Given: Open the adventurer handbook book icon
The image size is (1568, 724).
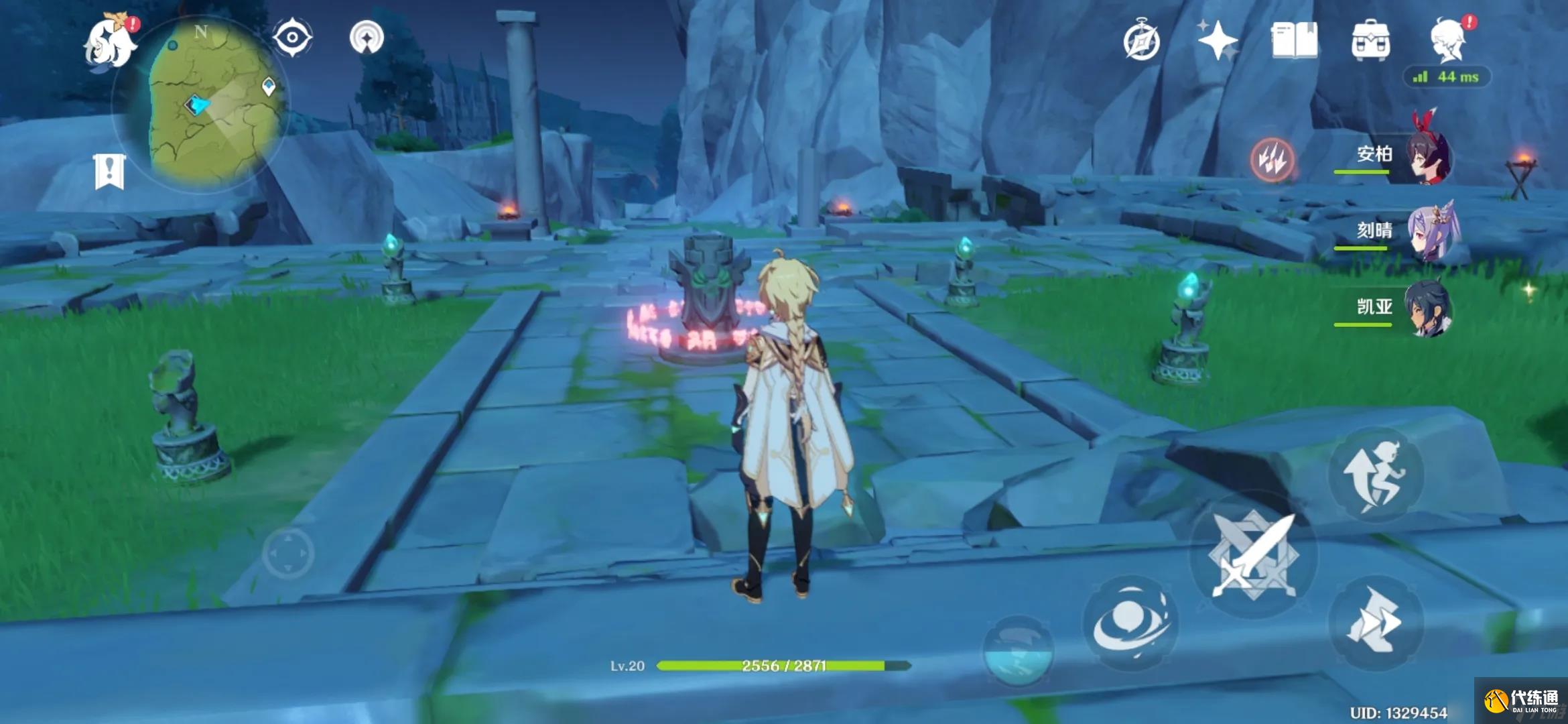Looking at the screenshot, I should [x=1294, y=40].
